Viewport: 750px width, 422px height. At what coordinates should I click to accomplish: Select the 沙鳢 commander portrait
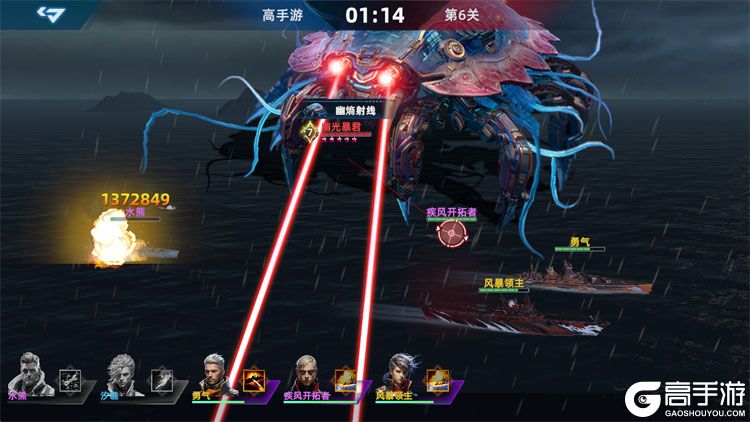[120, 372]
